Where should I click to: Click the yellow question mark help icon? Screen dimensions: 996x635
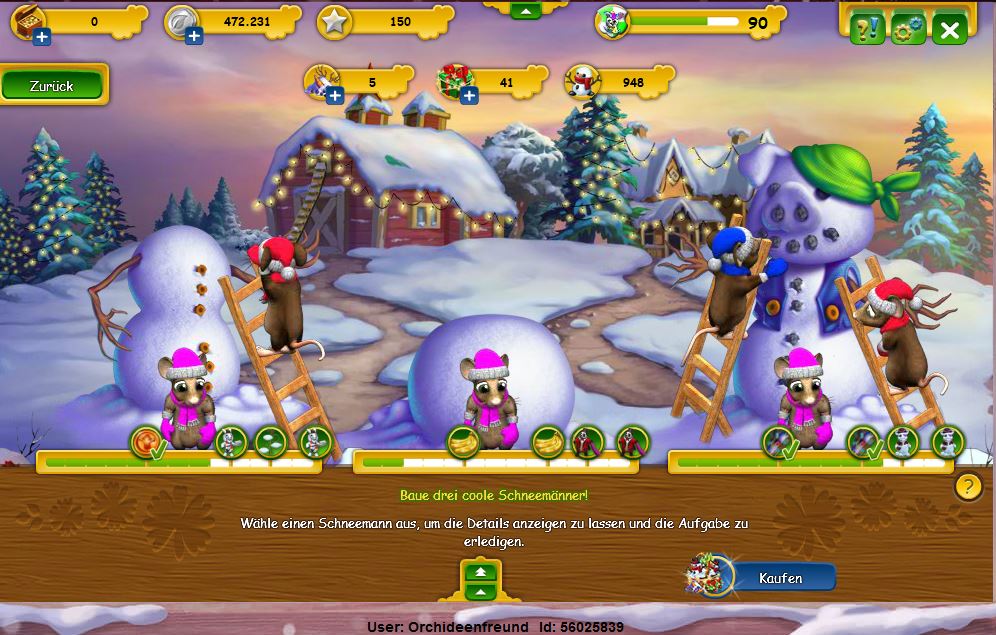(967, 486)
